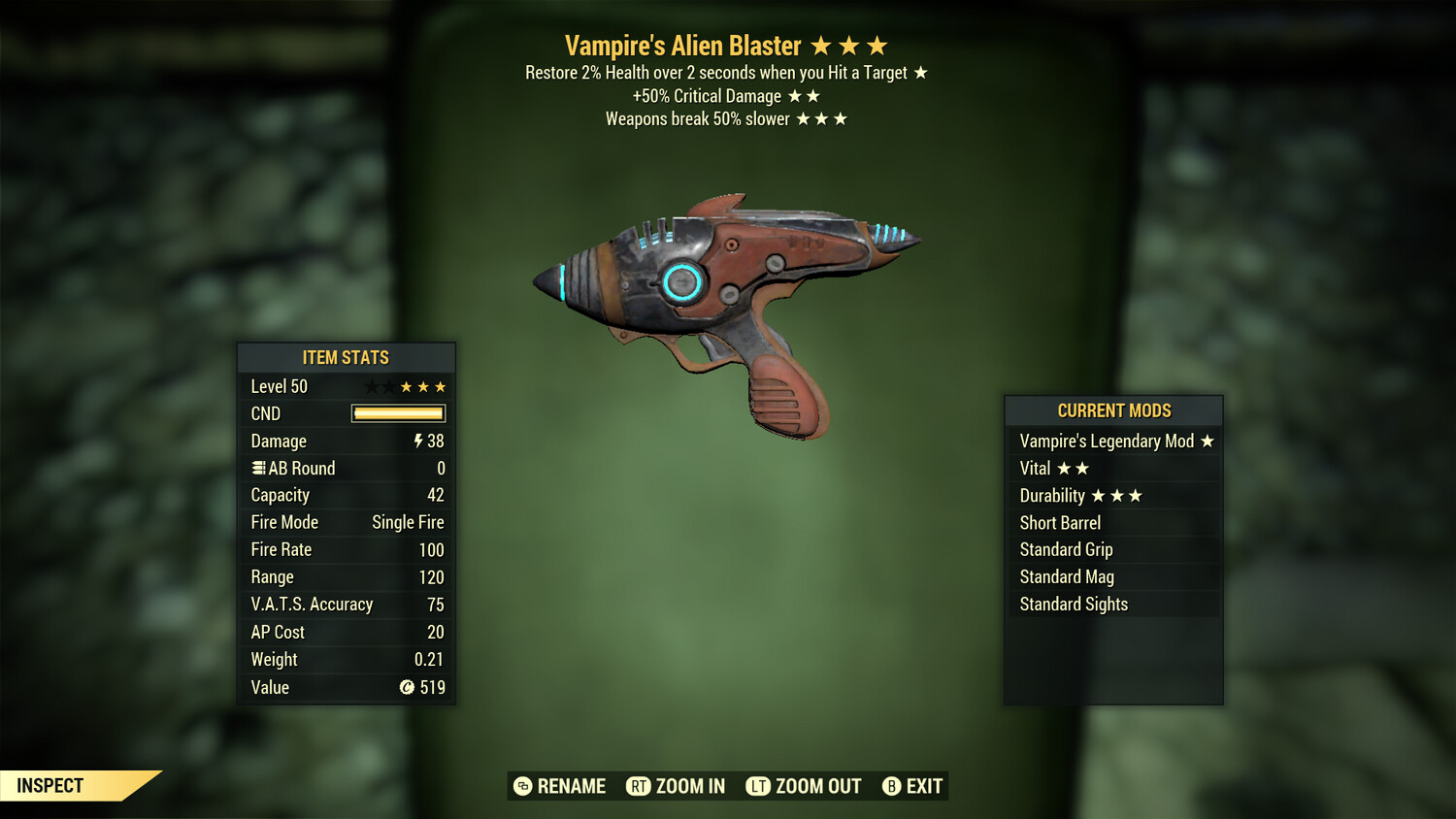1456x819 pixels.
Task: Click the B Exit button icon
Action: point(889,786)
